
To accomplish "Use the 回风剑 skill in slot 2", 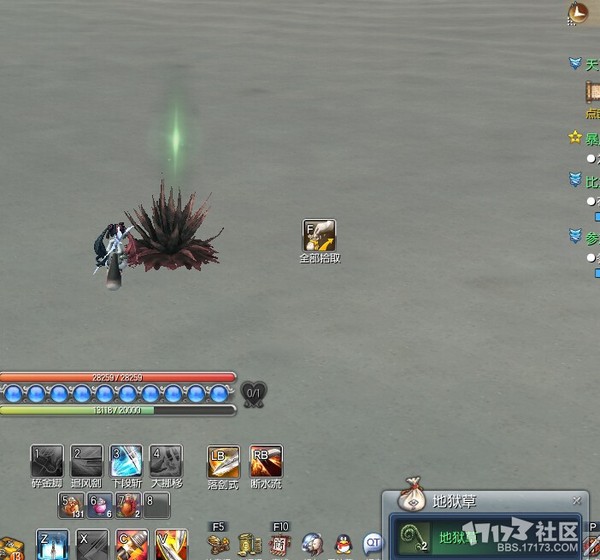I will [x=87, y=460].
